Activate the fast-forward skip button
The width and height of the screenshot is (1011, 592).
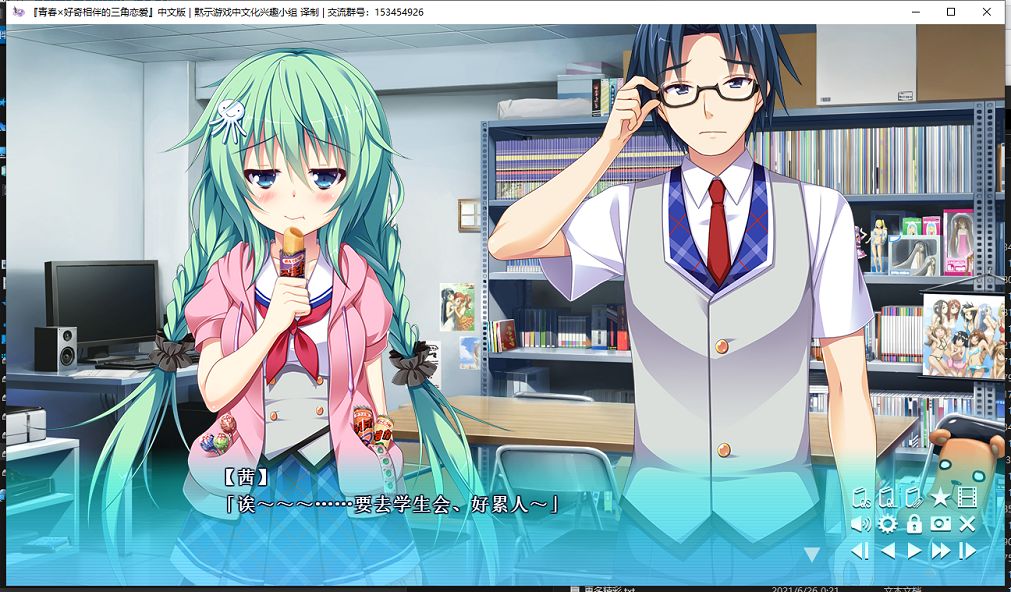(940, 551)
